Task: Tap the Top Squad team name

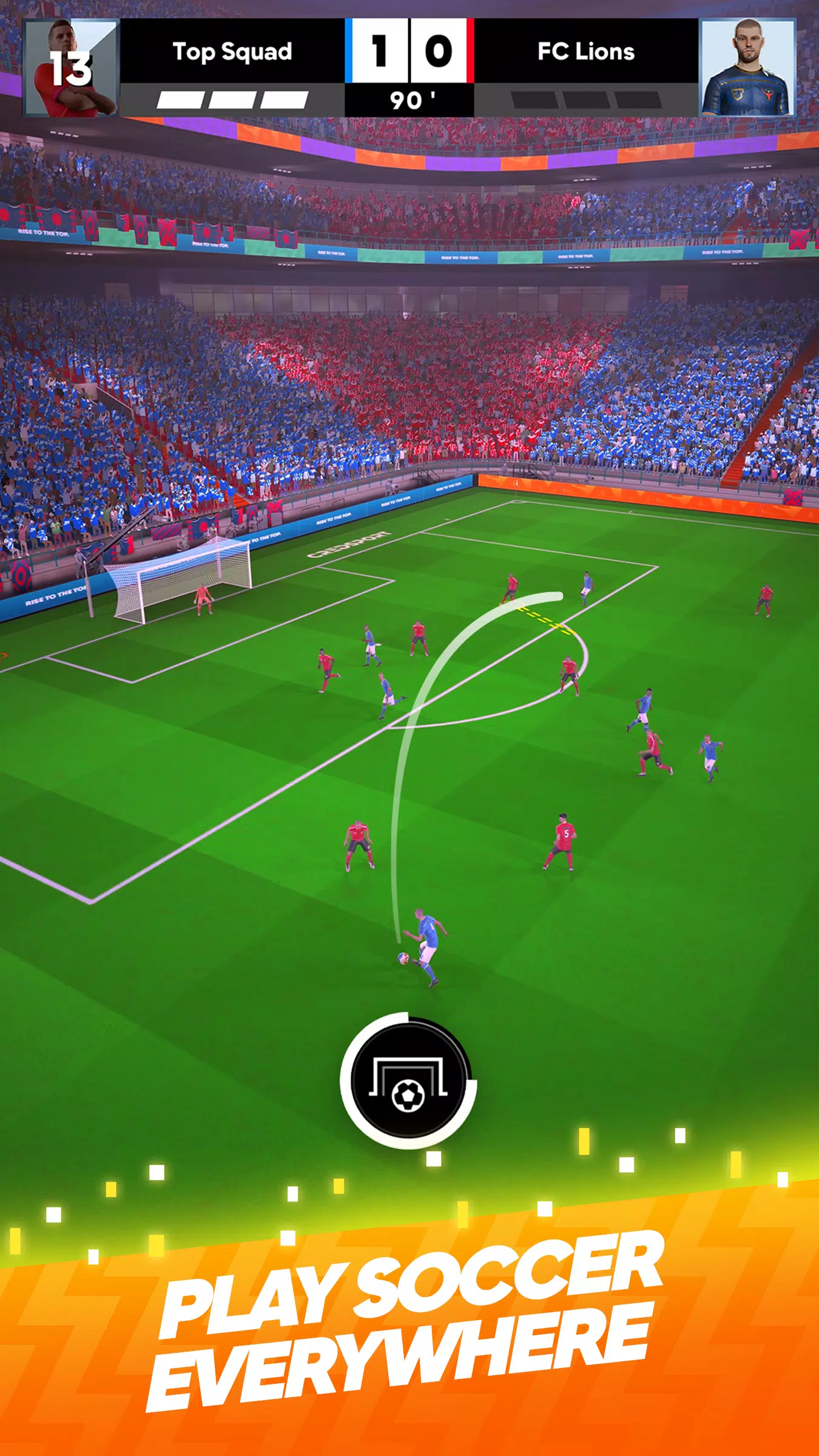Action: (x=232, y=52)
